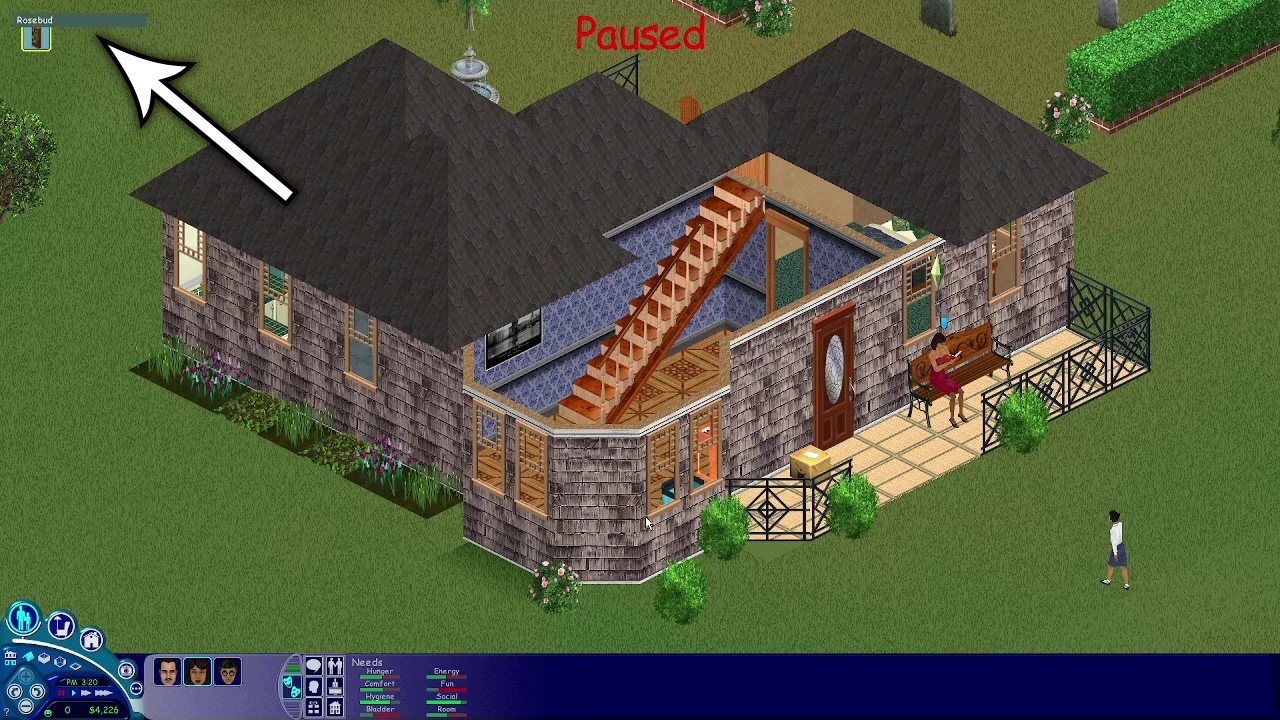Click the camera icon
Screen dimensions: 1280x720
[127, 671]
